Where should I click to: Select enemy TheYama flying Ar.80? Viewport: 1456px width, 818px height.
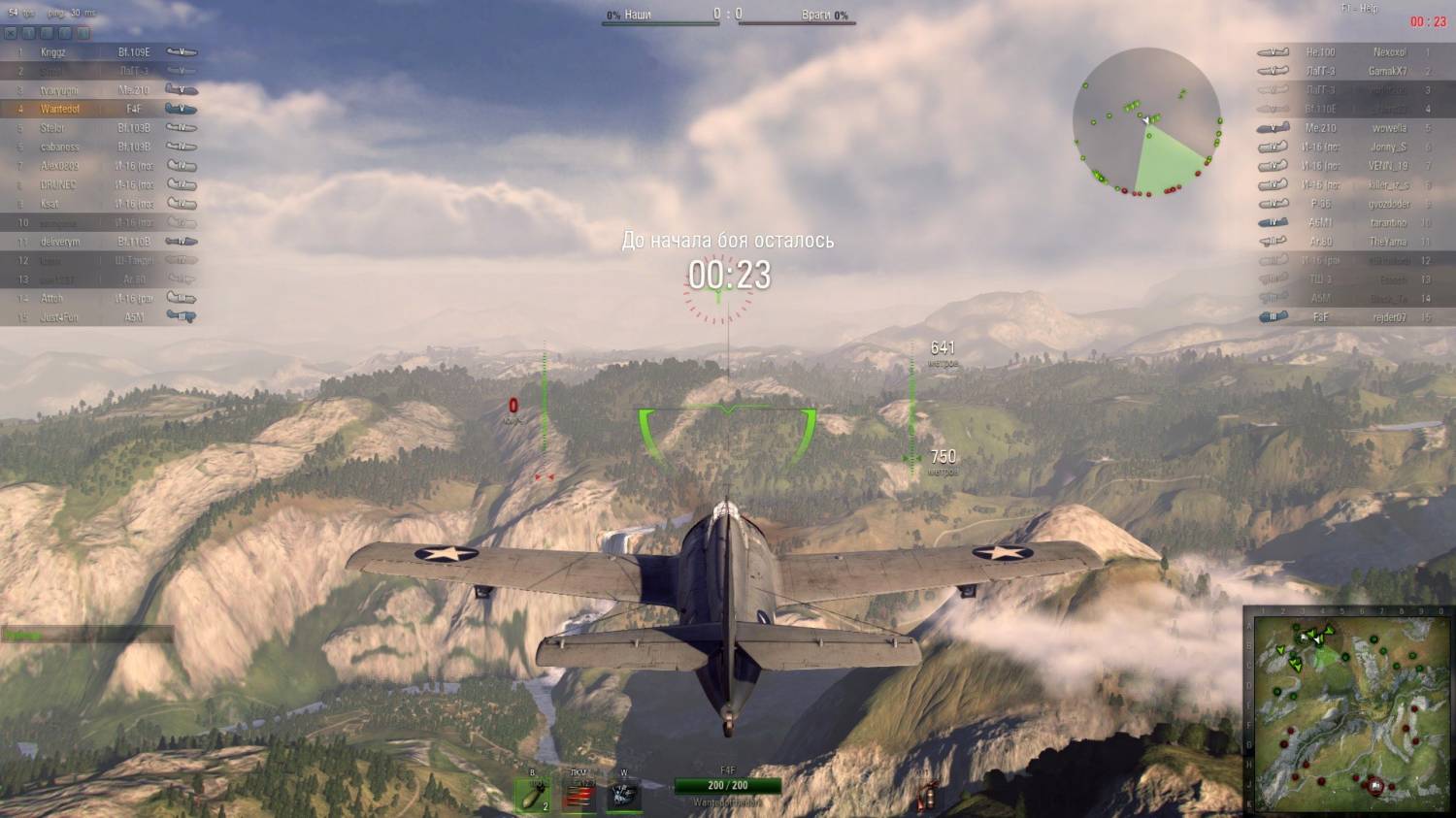1359,242
